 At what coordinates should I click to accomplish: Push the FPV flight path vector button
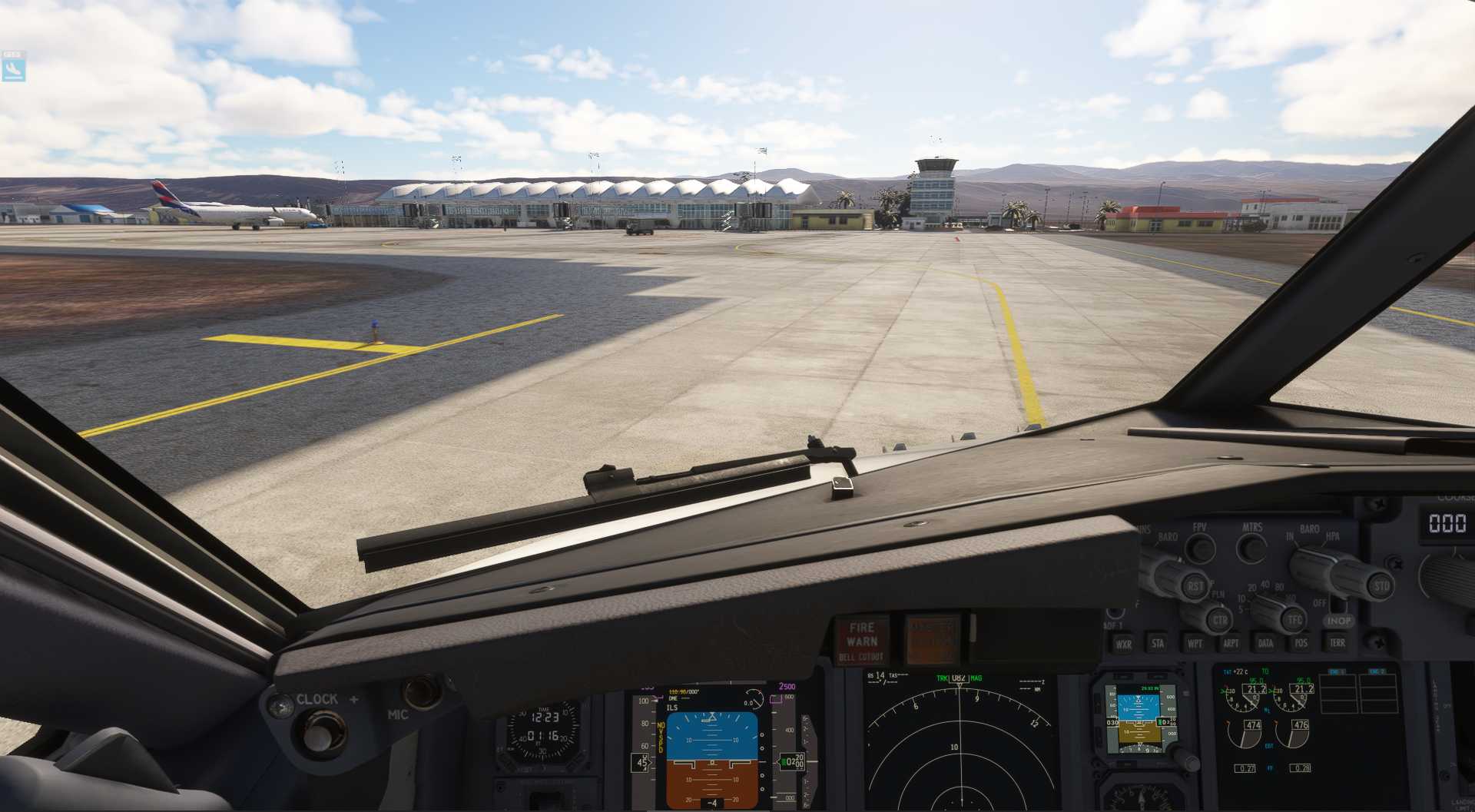pos(1200,549)
